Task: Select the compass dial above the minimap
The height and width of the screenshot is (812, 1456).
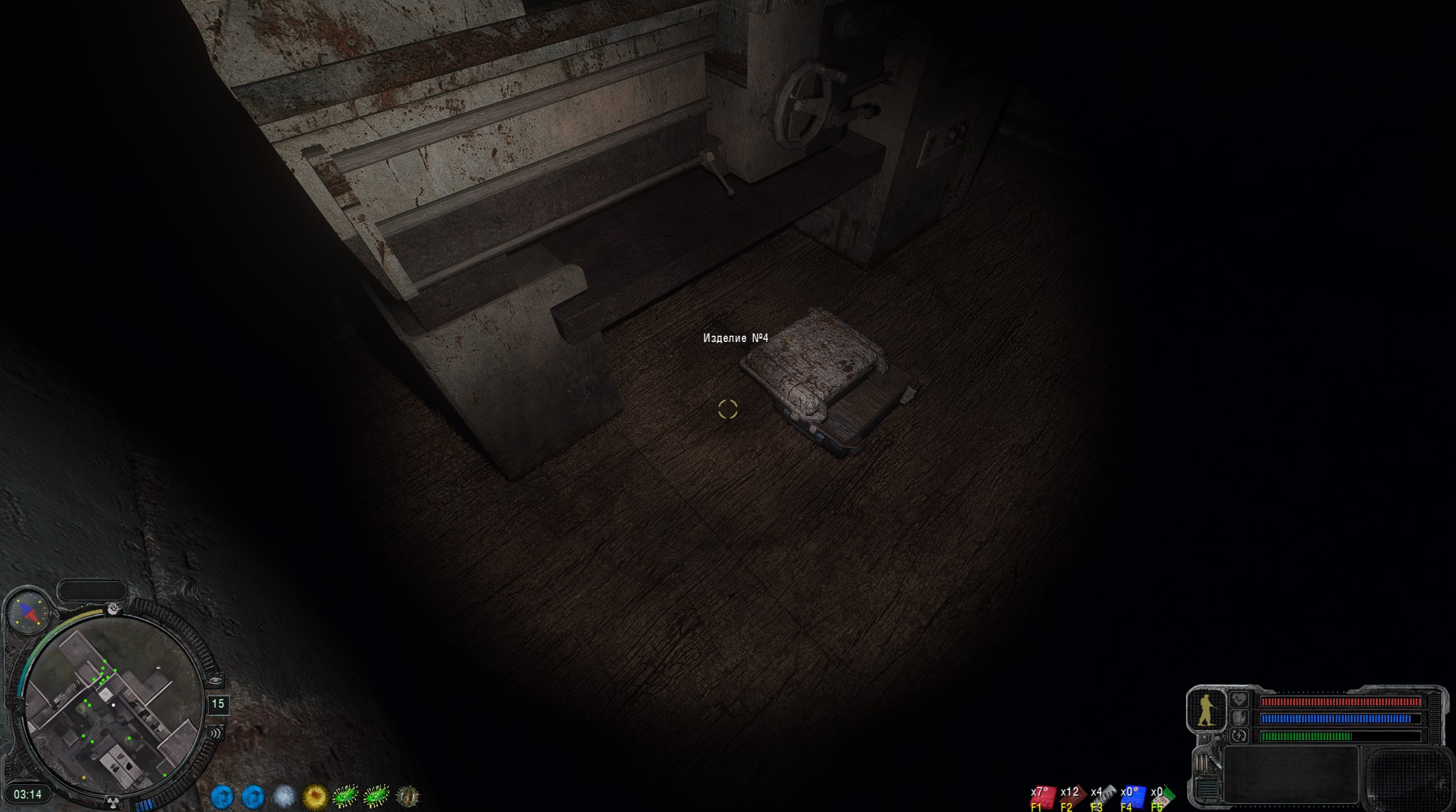Action: (x=28, y=611)
